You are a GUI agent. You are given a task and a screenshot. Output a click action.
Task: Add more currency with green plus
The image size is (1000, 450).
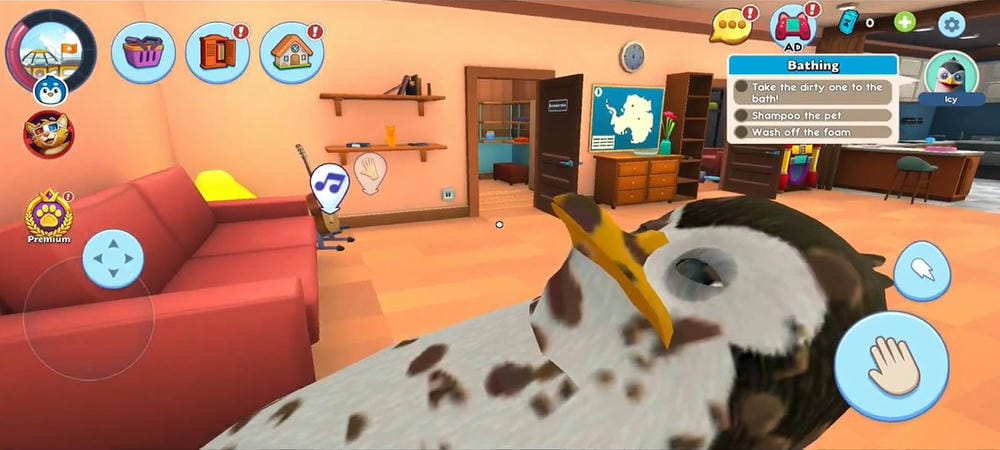(904, 22)
